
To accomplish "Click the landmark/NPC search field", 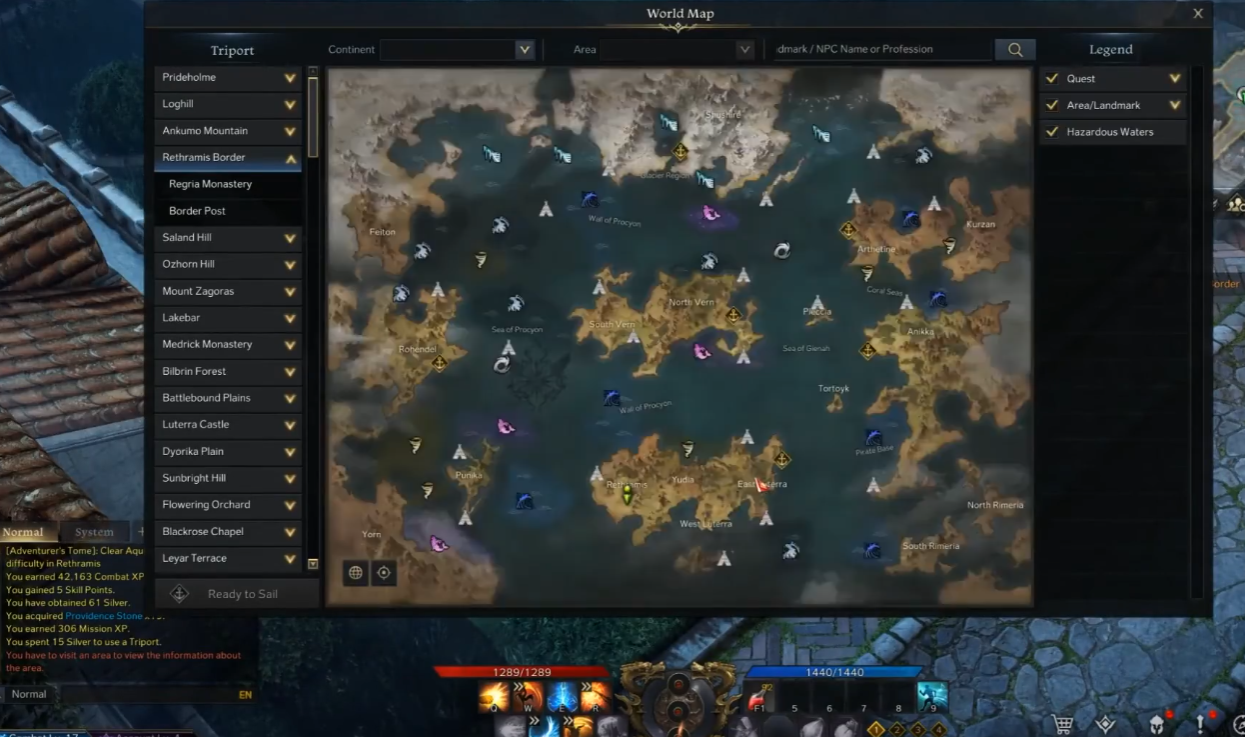I will pos(880,49).
